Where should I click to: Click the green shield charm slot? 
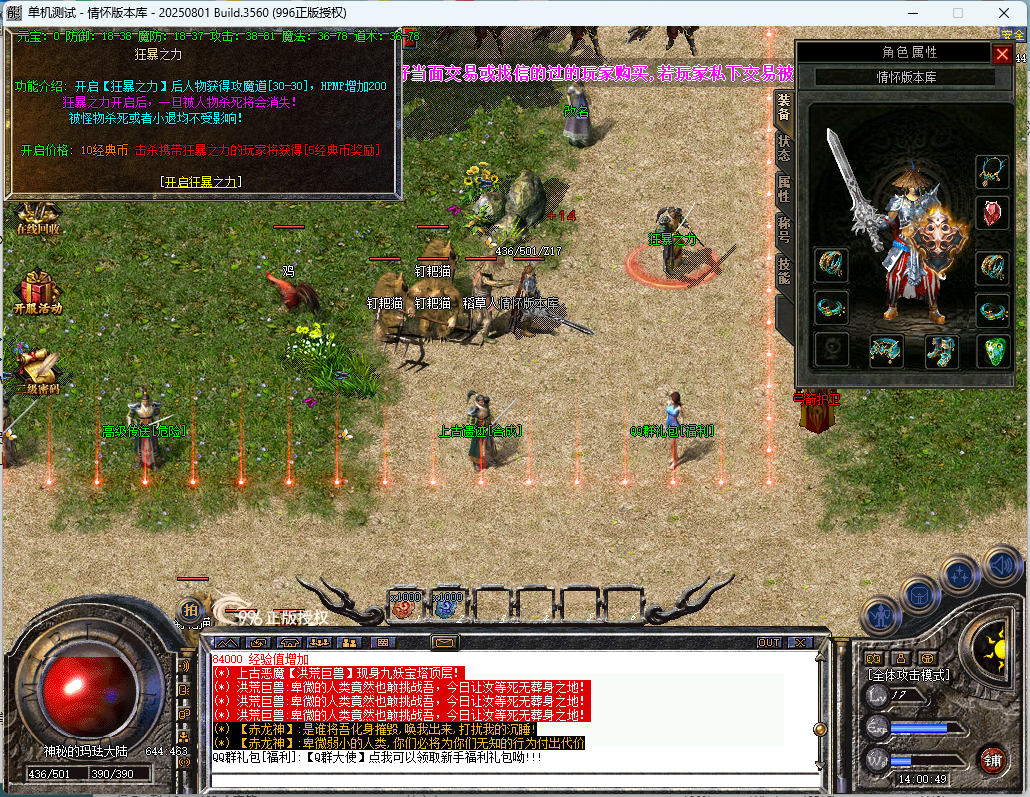(x=992, y=350)
